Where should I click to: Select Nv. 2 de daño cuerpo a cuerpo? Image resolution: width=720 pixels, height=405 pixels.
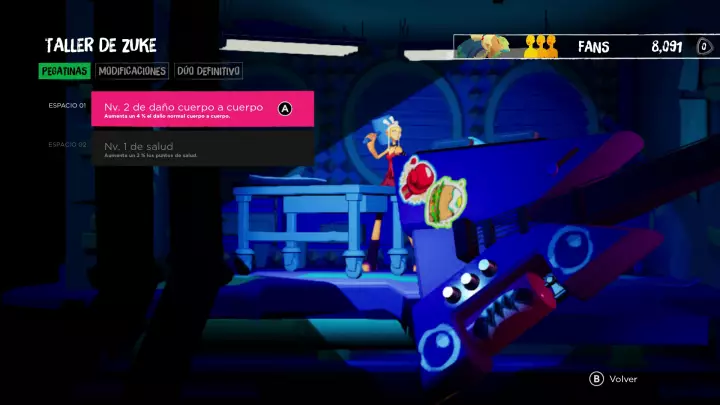point(202,109)
